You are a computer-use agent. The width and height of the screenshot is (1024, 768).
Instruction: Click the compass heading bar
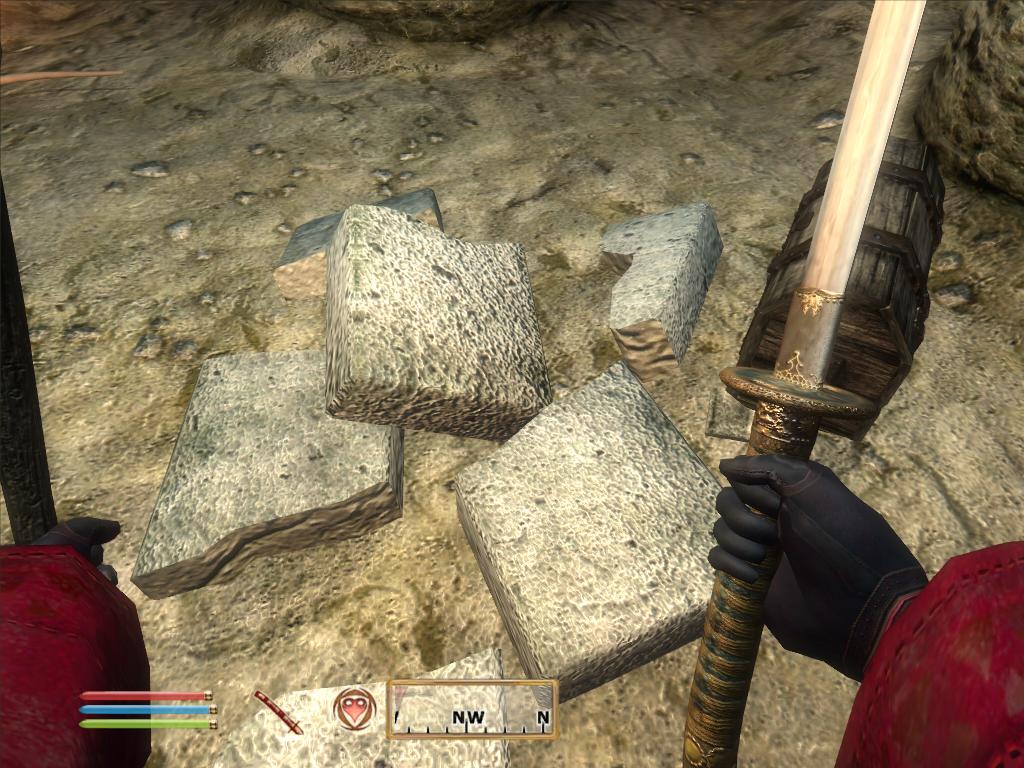point(472,709)
